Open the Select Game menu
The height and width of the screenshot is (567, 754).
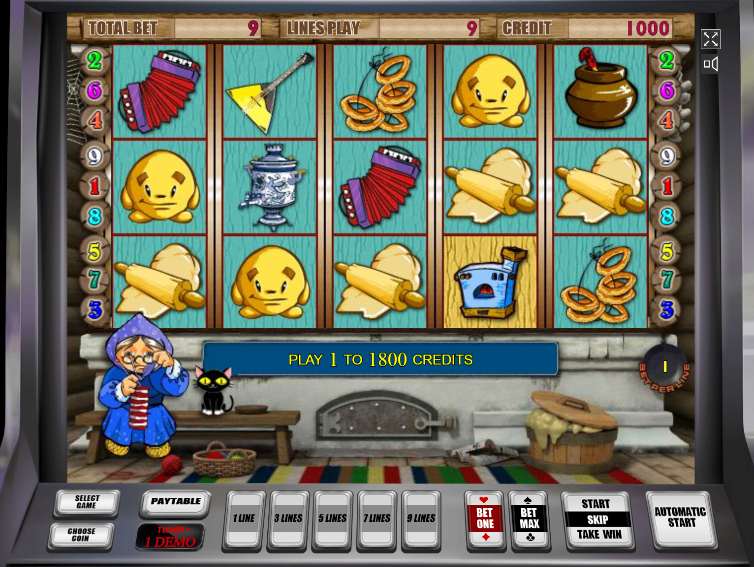point(87,502)
